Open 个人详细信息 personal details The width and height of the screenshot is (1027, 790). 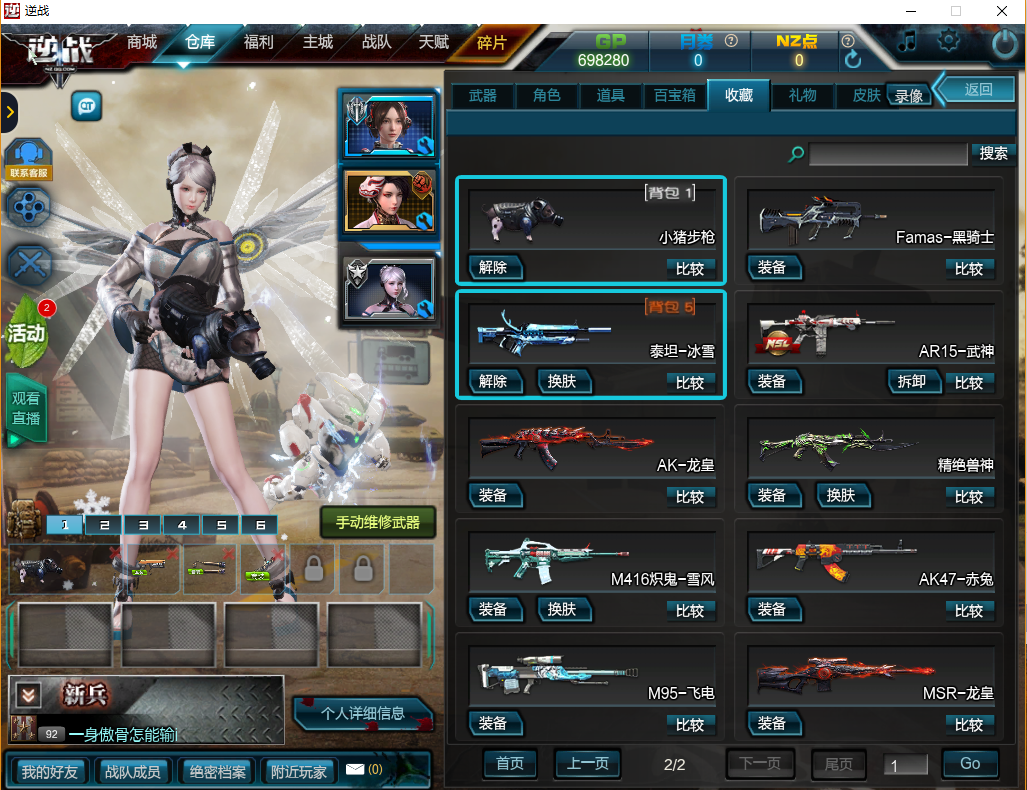click(363, 713)
